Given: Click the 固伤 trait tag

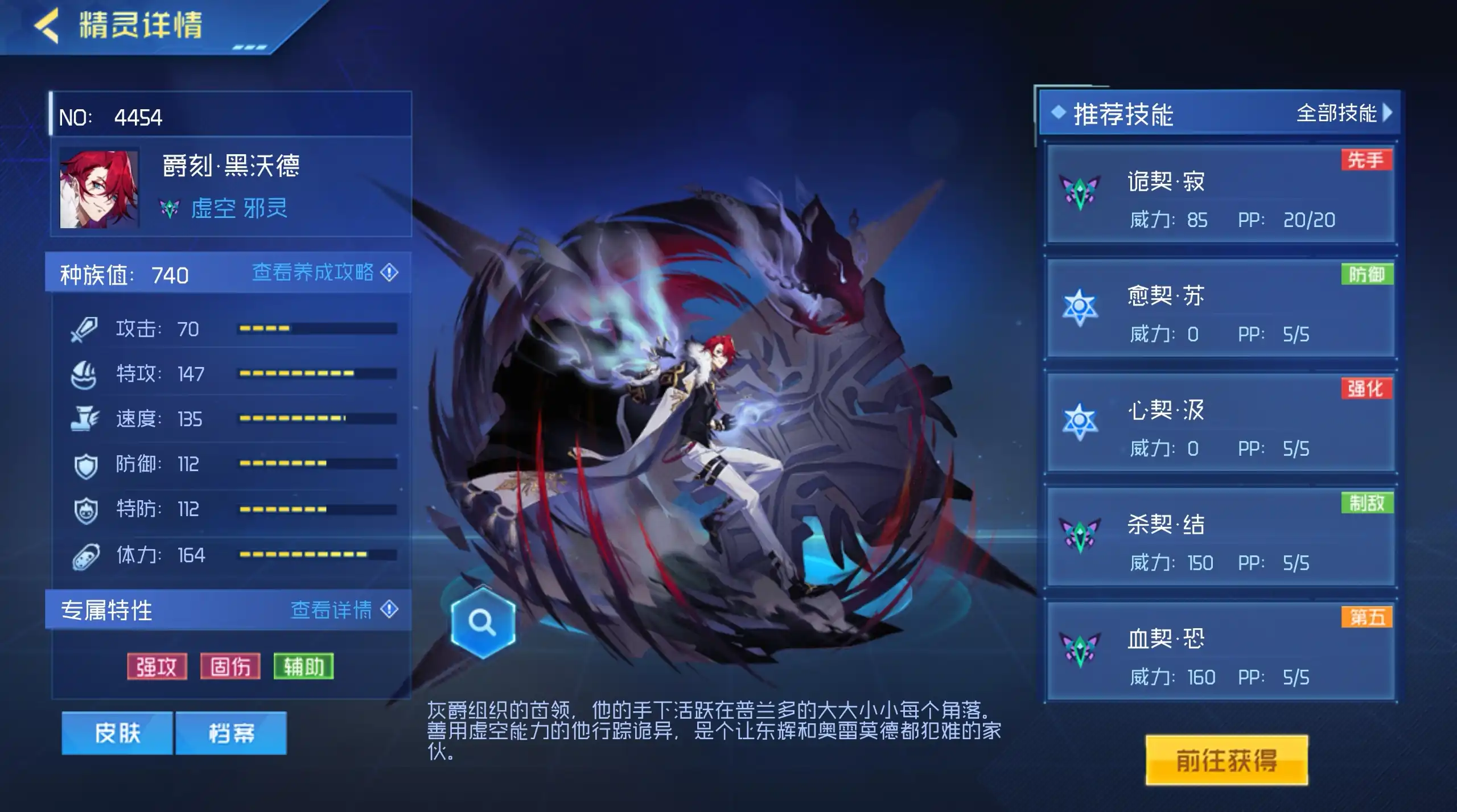Looking at the screenshot, I should (231, 666).
